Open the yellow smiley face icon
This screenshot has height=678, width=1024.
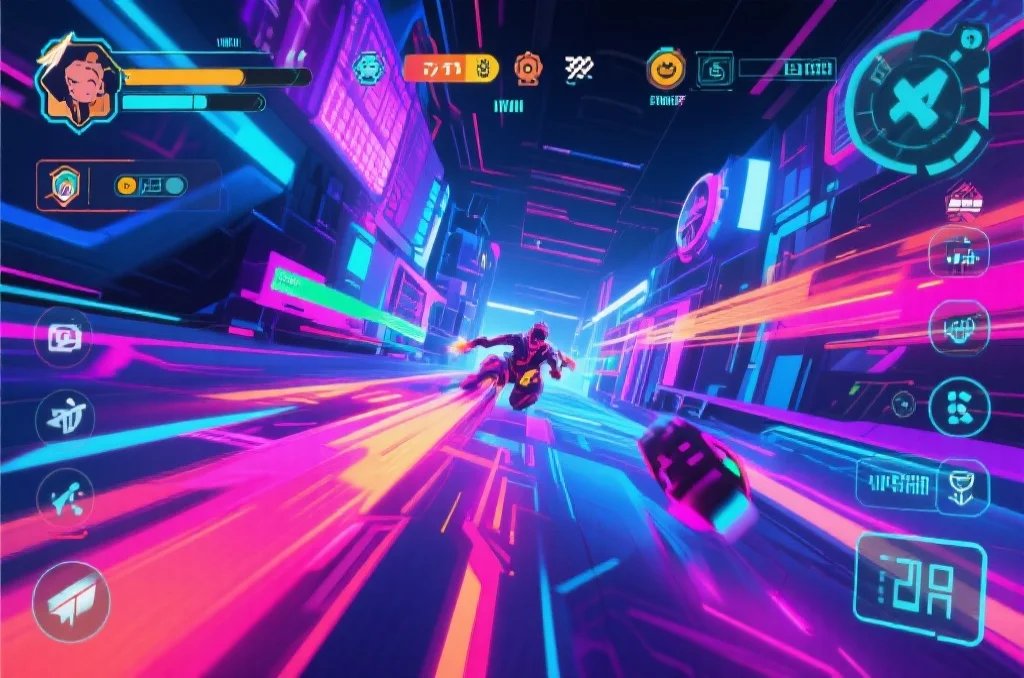tap(664, 68)
